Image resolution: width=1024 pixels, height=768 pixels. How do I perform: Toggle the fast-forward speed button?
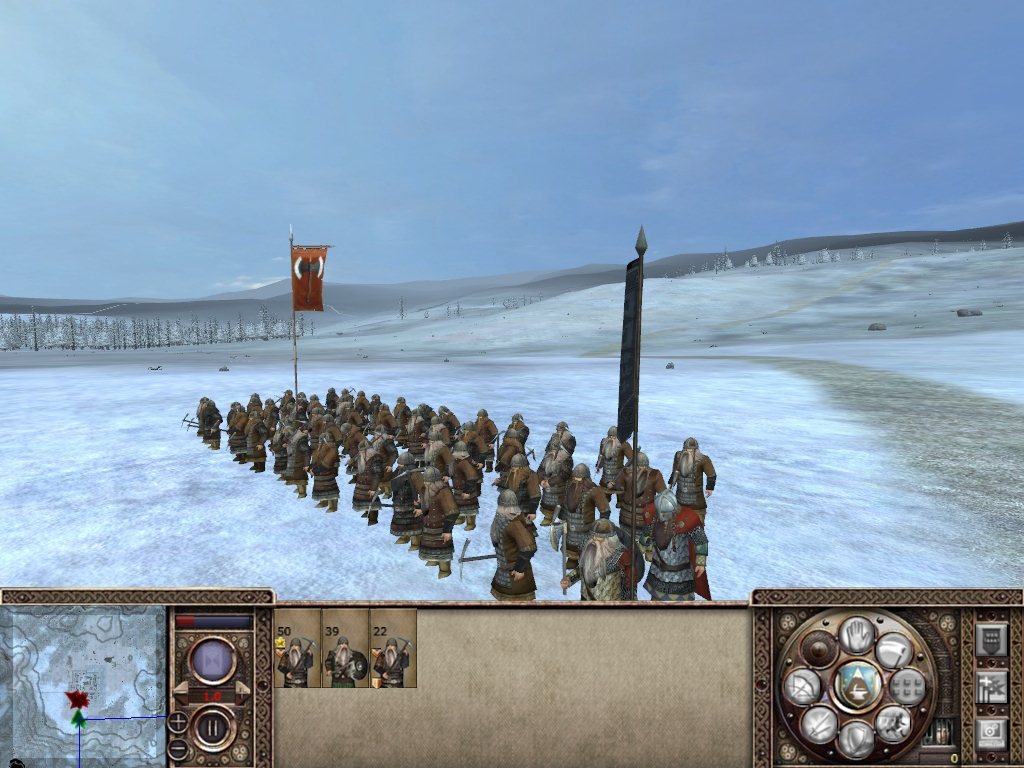pyautogui.click(x=212, y=661)
